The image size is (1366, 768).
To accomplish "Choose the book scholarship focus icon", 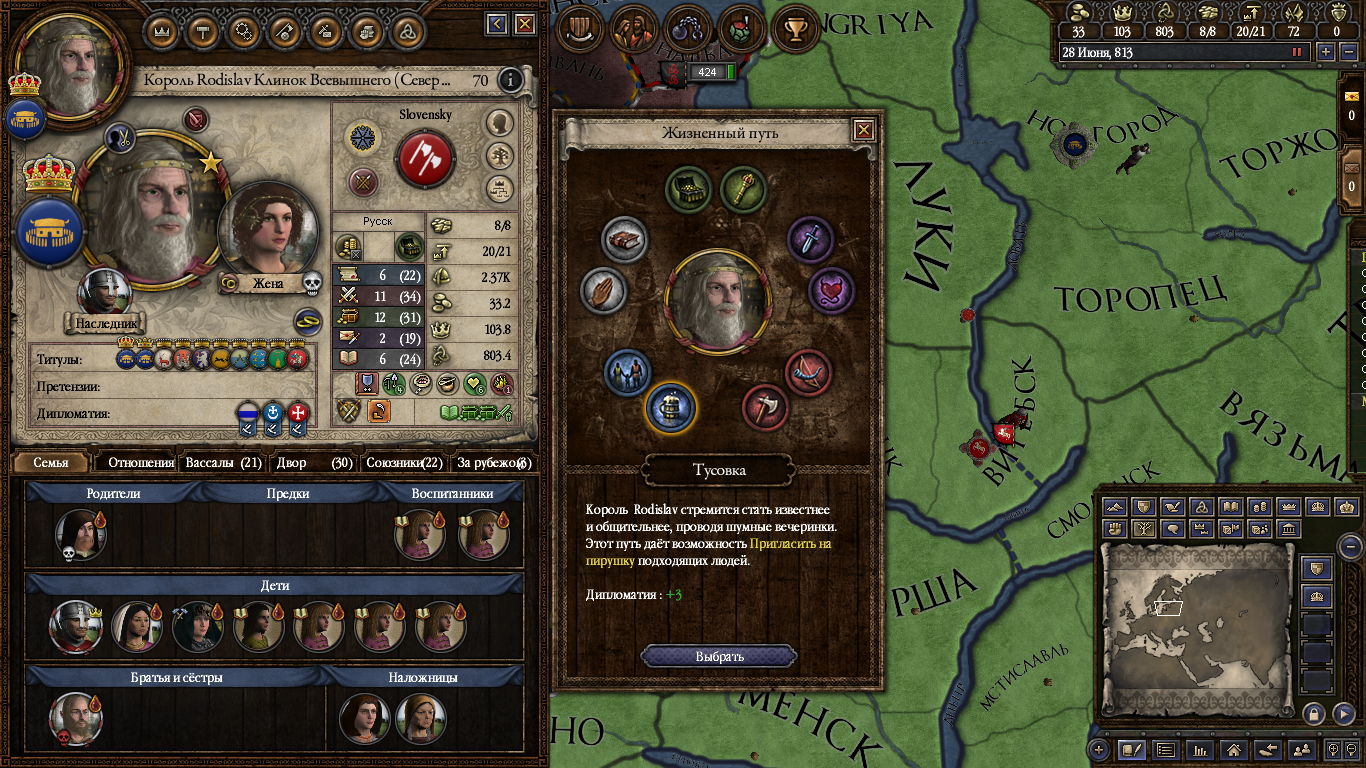I will pyautogui.click(x=625, y=241).
